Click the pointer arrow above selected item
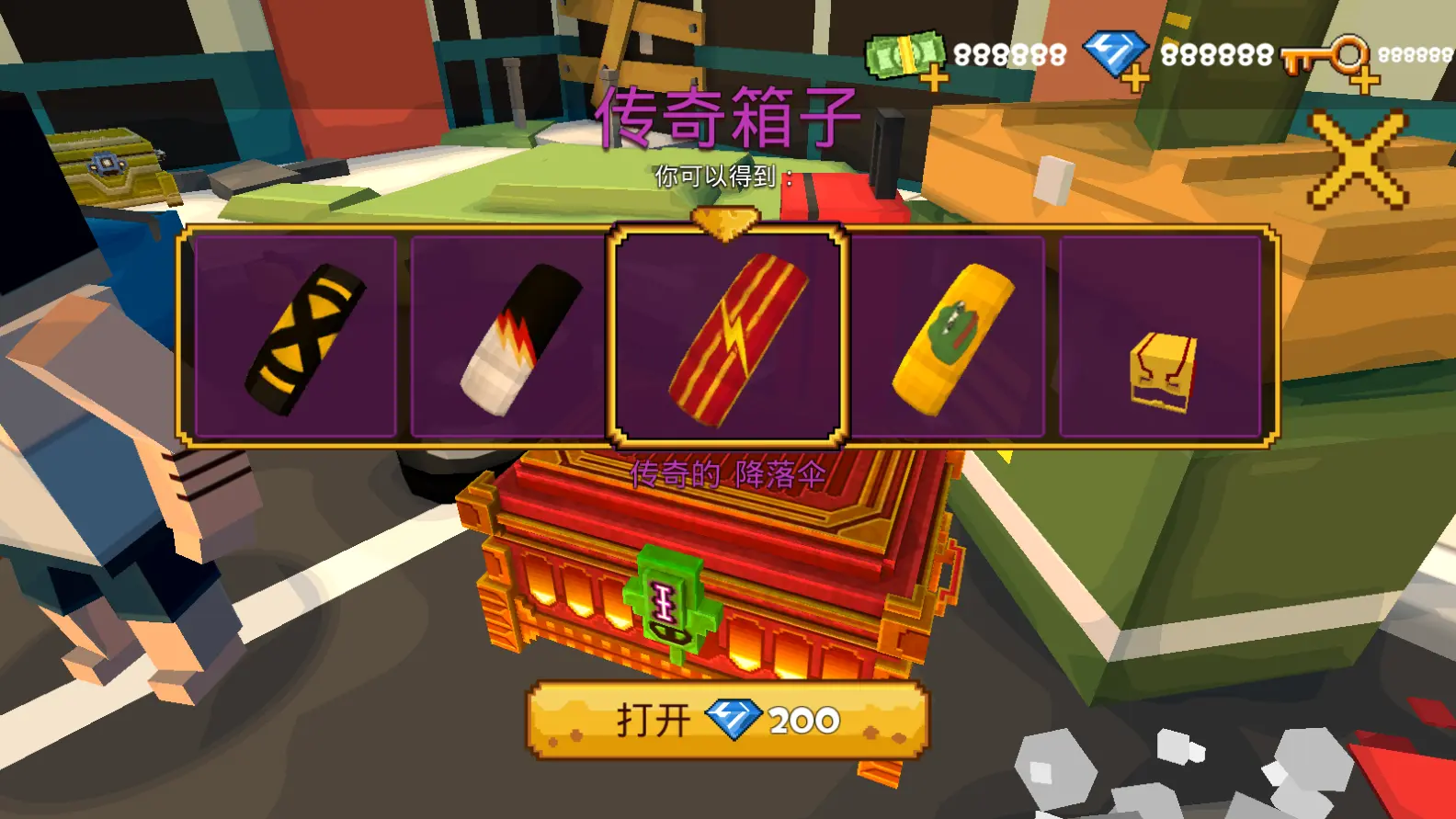Screen dimensions: 1456x819 tap(725, 221)
